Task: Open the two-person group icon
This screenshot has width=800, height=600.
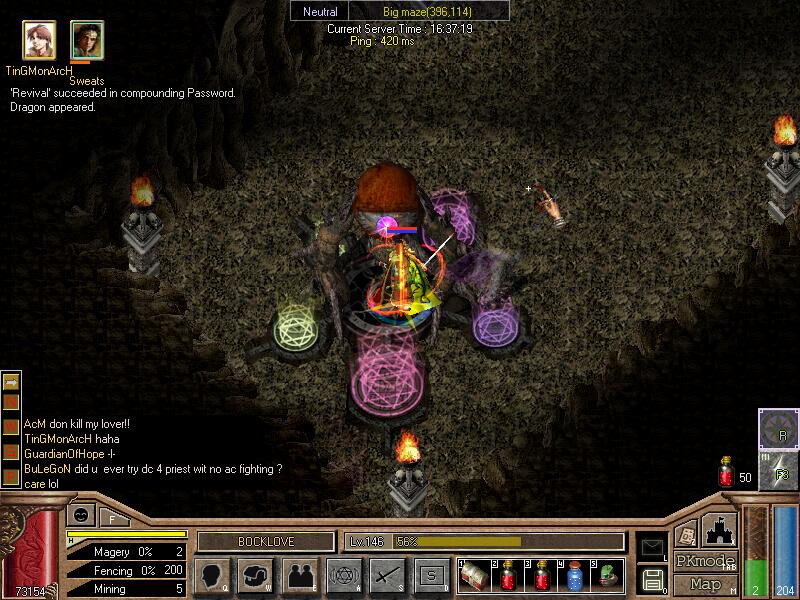Action: [x=300, y=576]
